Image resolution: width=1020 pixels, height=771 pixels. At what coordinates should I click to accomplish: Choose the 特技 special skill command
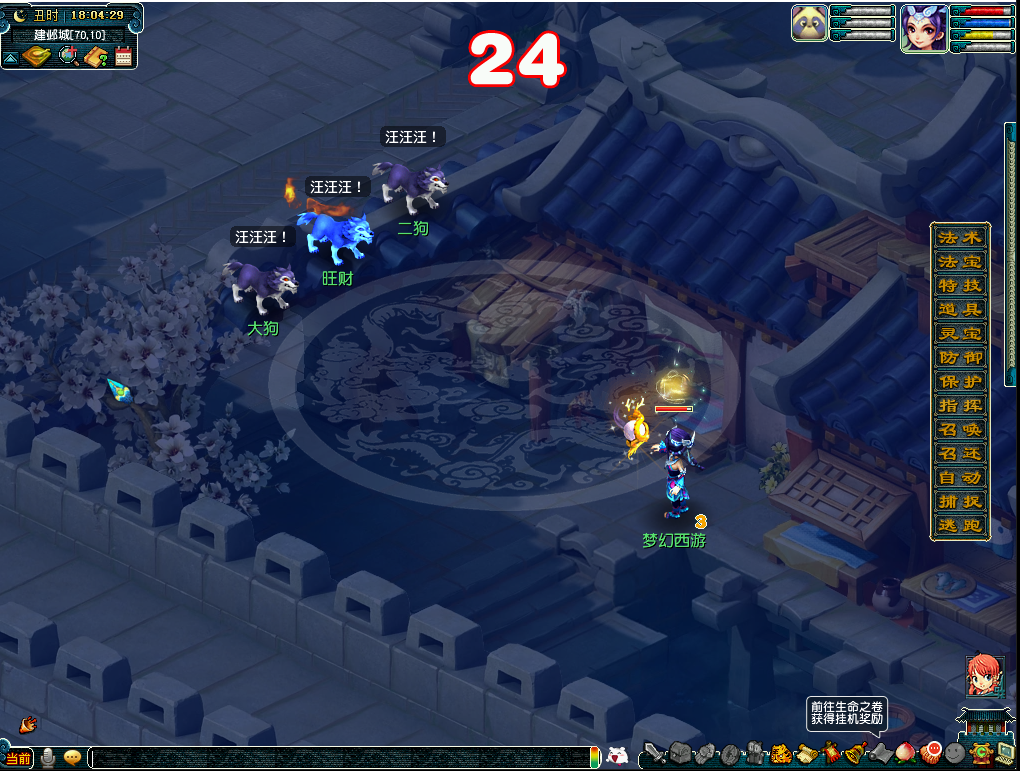[x=961, y=286]
